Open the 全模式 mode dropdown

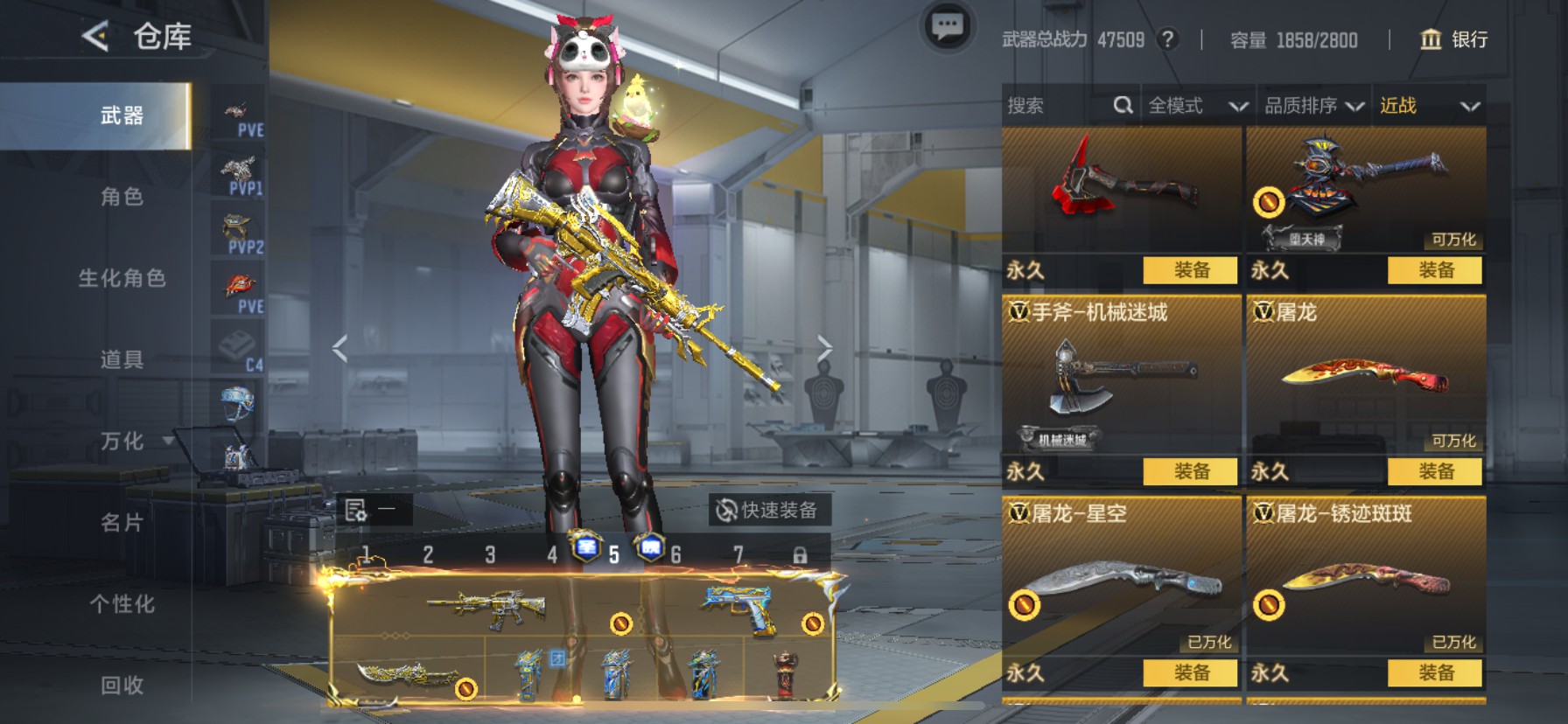(x=1197, y=106)
